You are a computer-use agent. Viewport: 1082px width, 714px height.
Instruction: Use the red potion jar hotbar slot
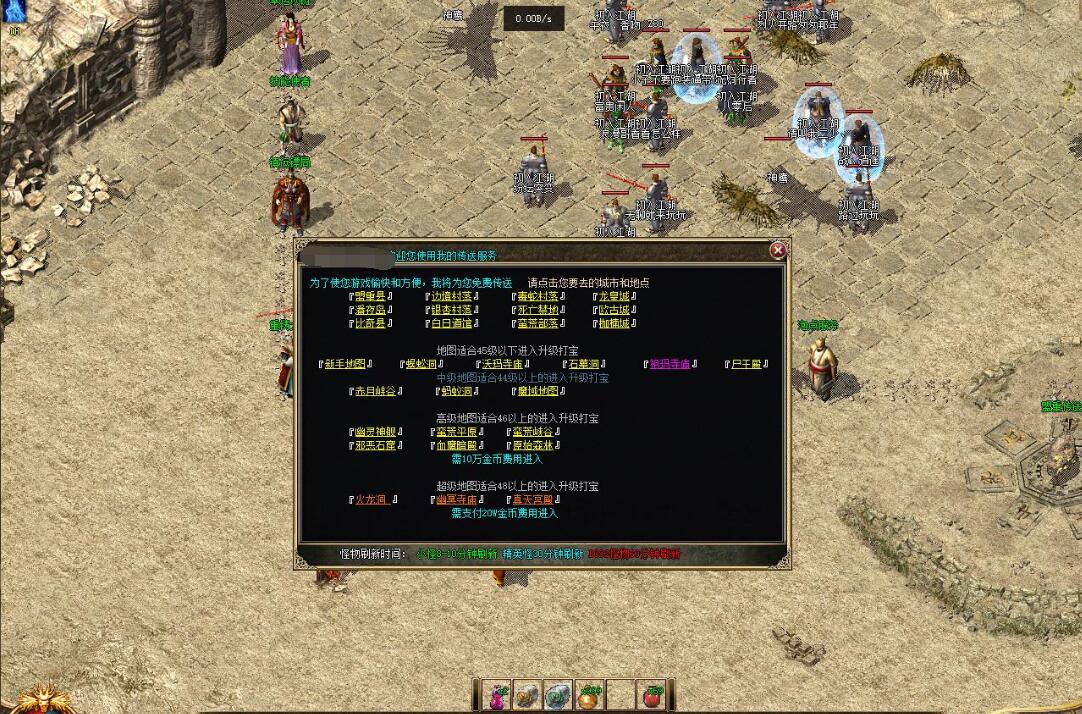coord(652,695)
